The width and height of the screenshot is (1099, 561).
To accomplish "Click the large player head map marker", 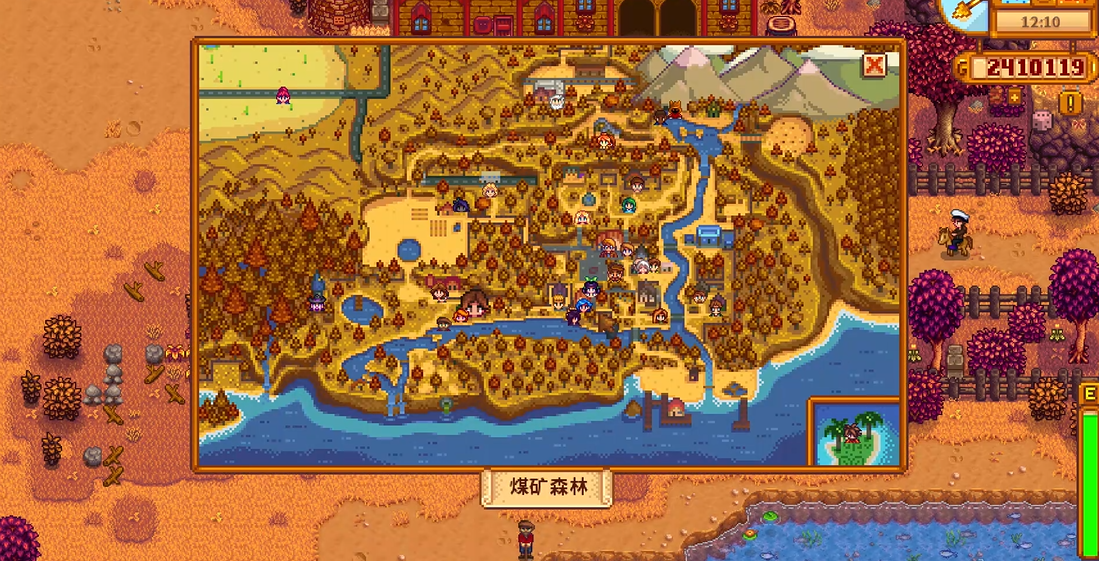I will tap(475, 300).
